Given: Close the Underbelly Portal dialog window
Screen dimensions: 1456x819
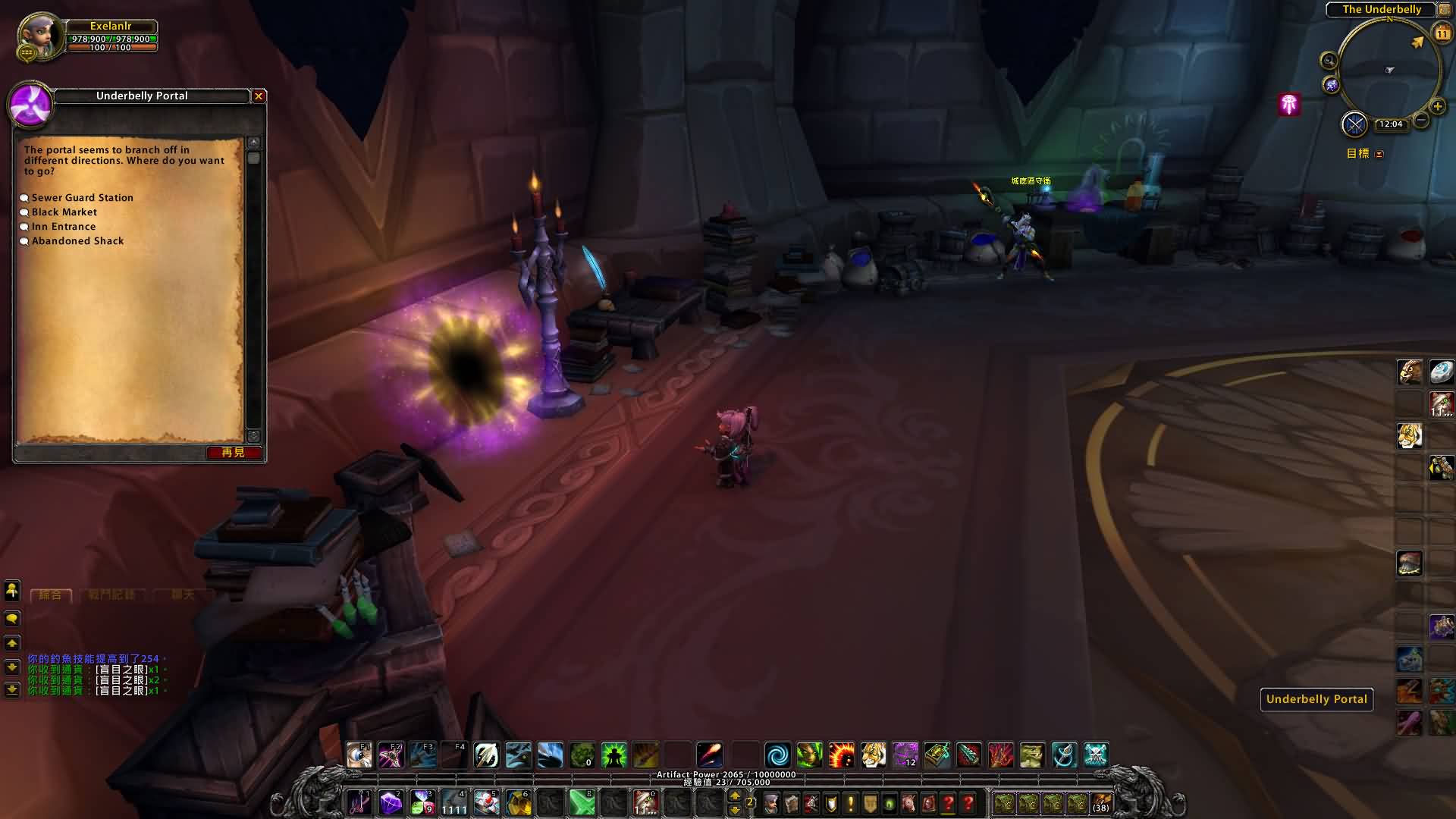Looking at the screenshot, I should [259, 96].
